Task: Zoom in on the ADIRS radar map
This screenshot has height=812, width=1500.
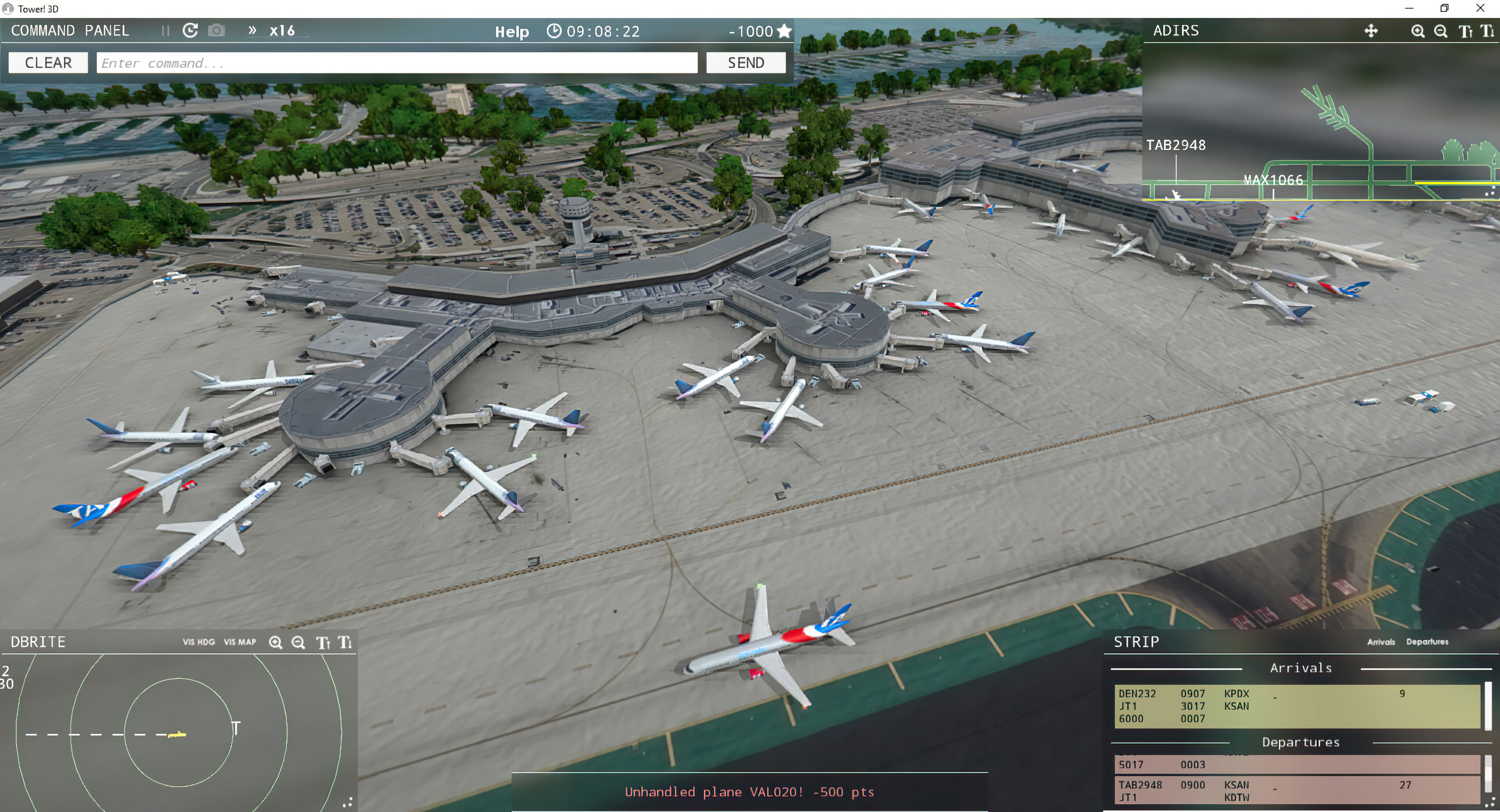Action: pos(1418,31)
